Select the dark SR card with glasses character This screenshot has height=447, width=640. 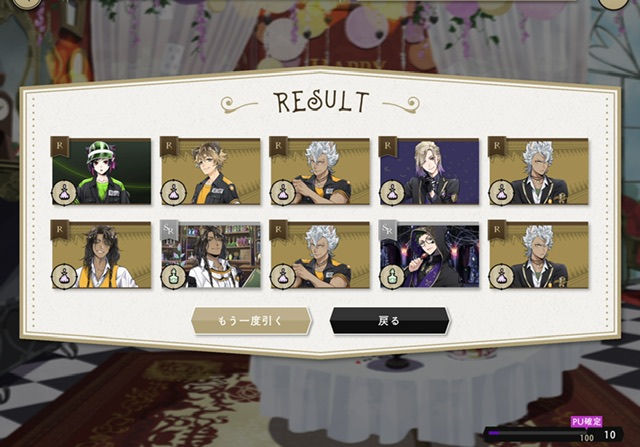pos(428,255)
